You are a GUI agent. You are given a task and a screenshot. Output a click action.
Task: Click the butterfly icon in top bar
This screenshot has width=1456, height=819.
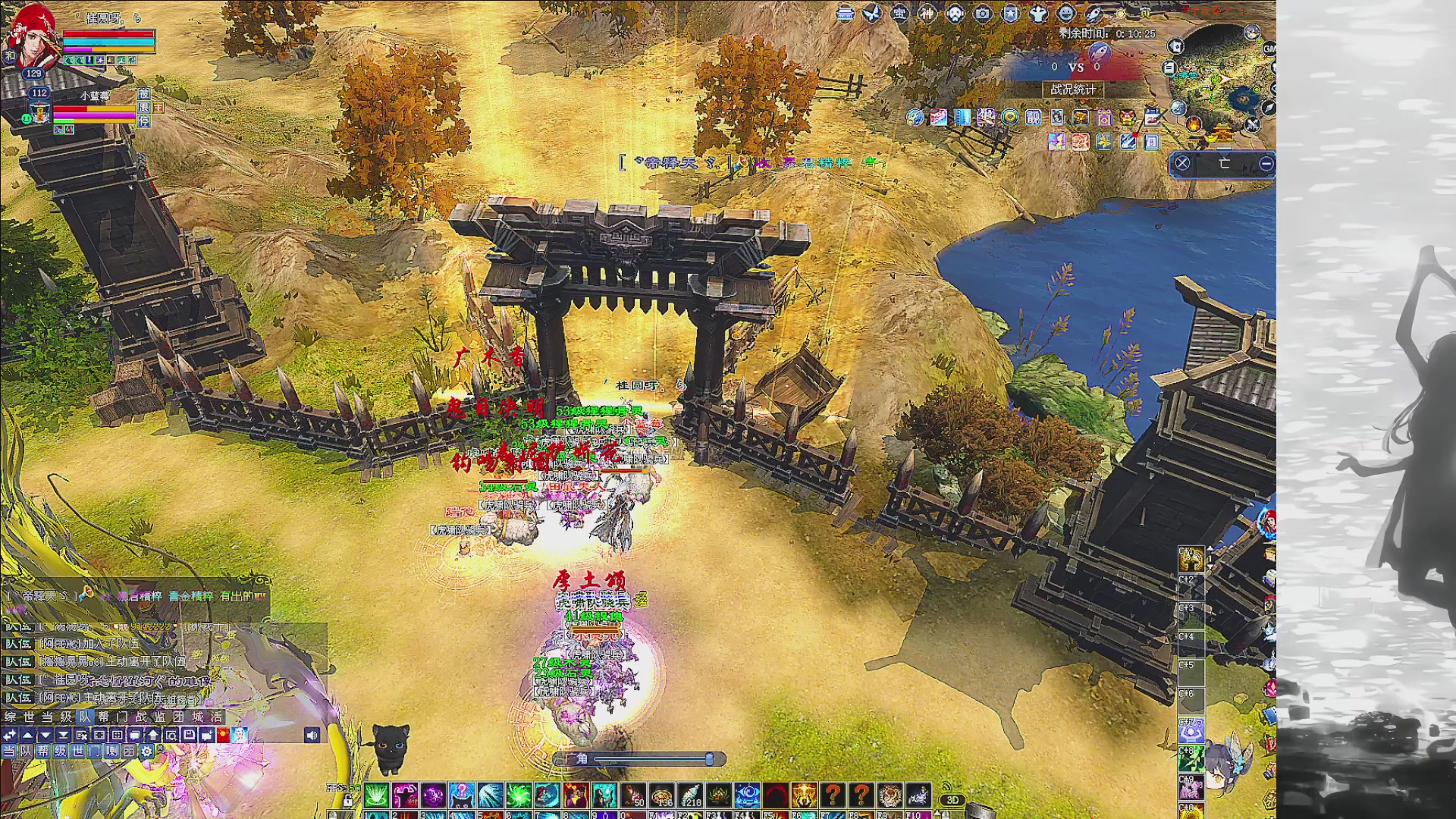click(x=871, y=14)
